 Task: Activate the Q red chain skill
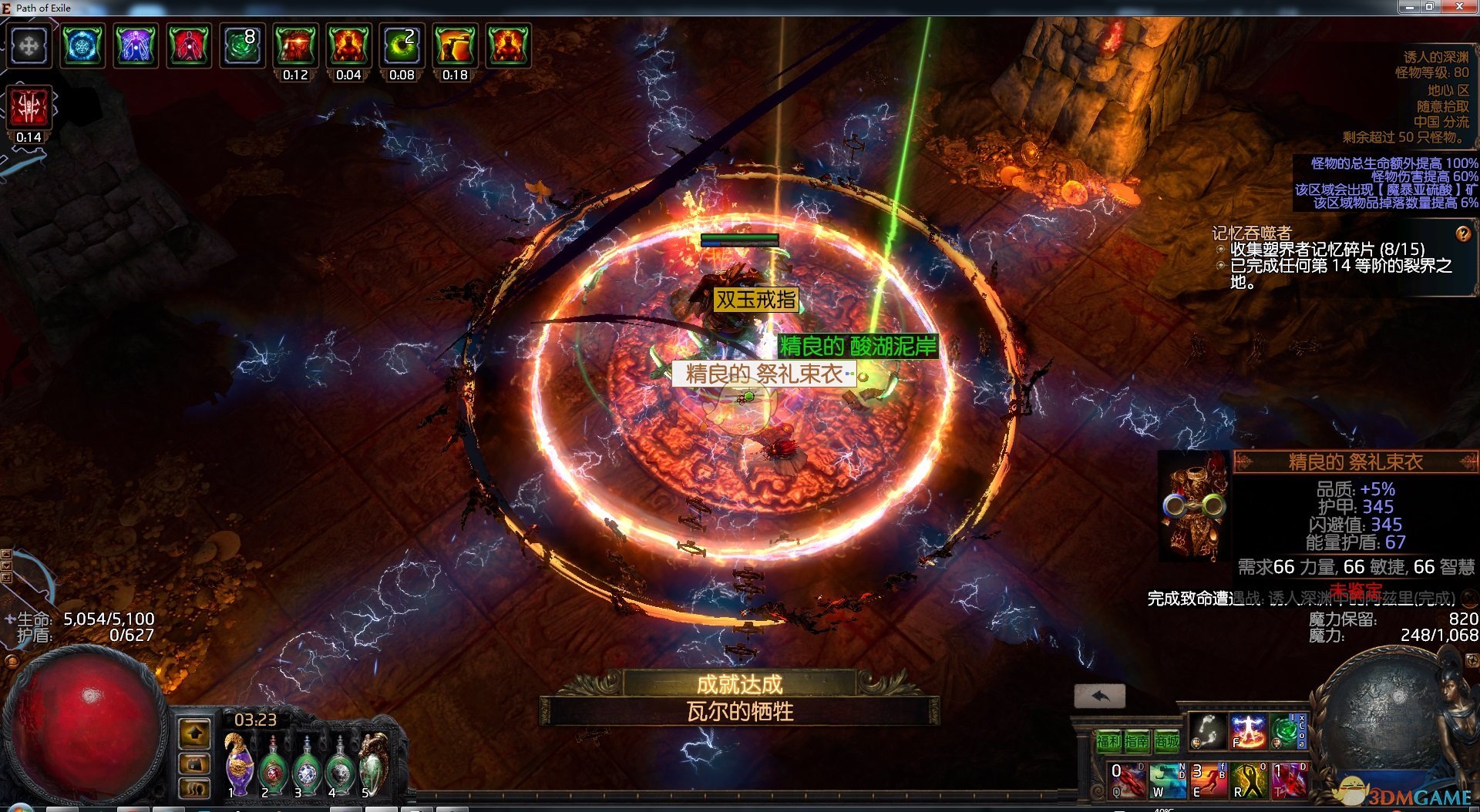1128,780
